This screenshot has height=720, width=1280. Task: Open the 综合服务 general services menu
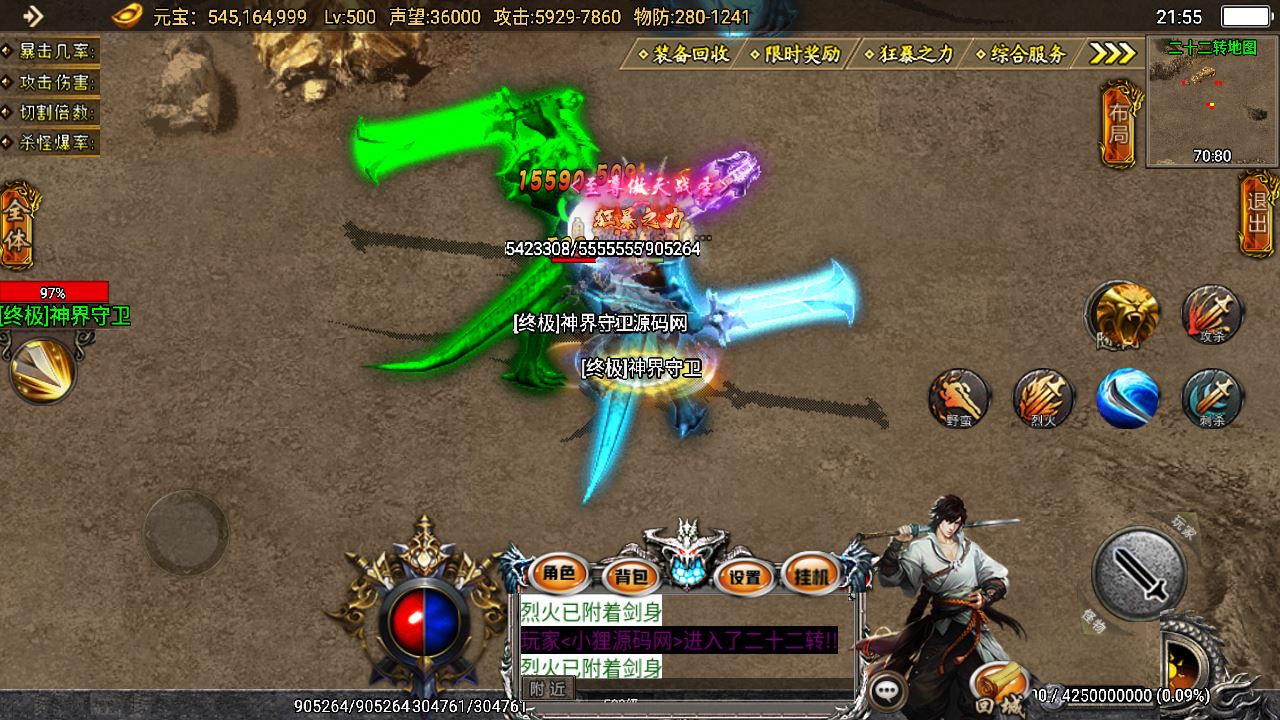tap(1024, 54)
